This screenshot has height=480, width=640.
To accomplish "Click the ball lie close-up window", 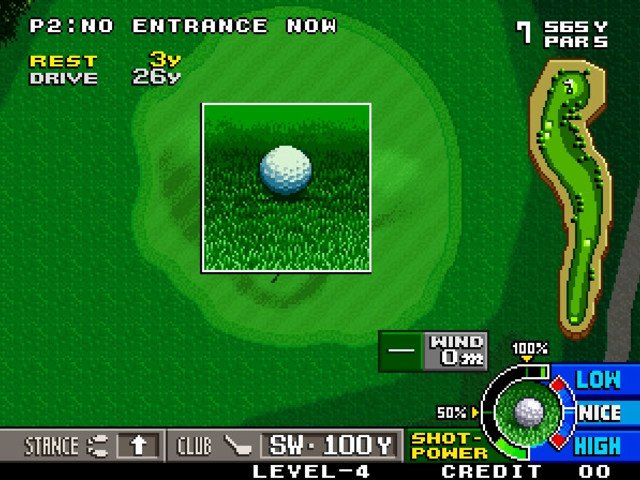I will (286, 187).
